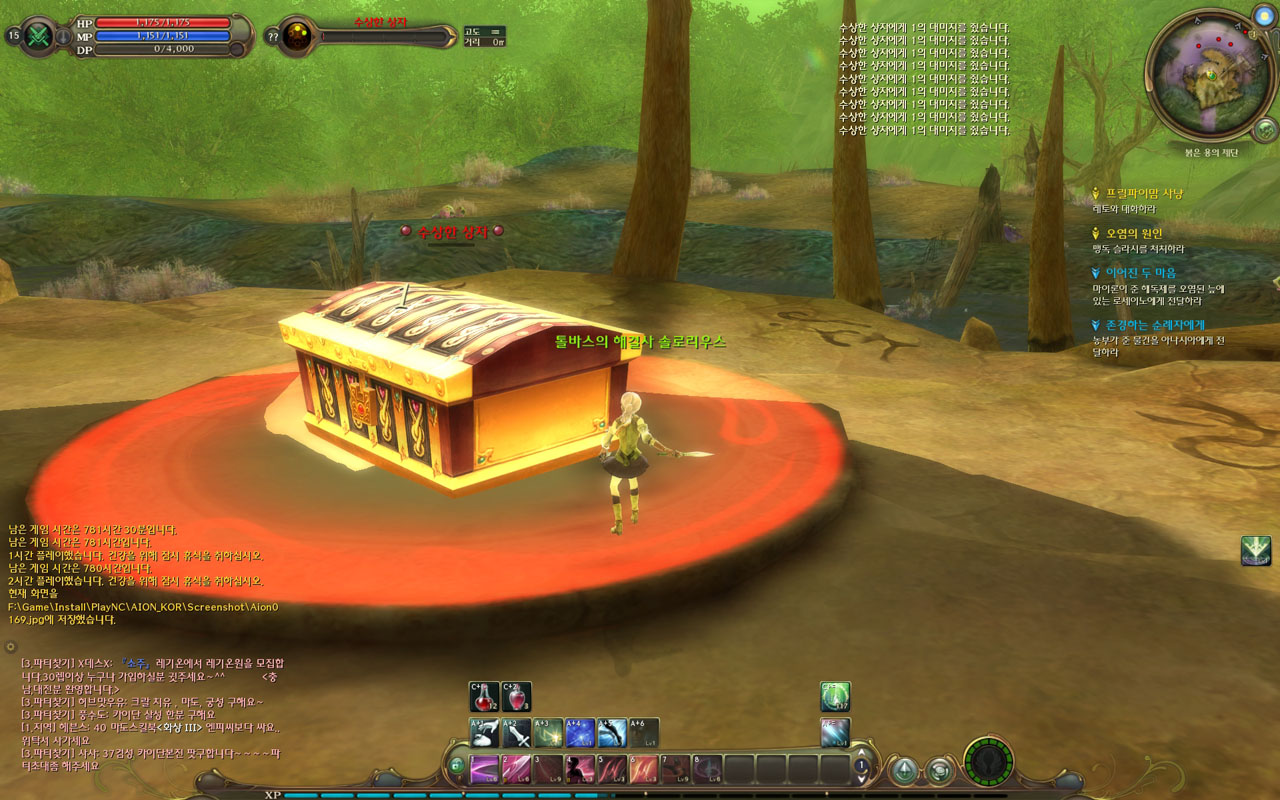Image resolution: width=1280 pixels, height=800 pixels.
Task: Activate the purple slash skill in slot 1
Action: click(484, 769)
